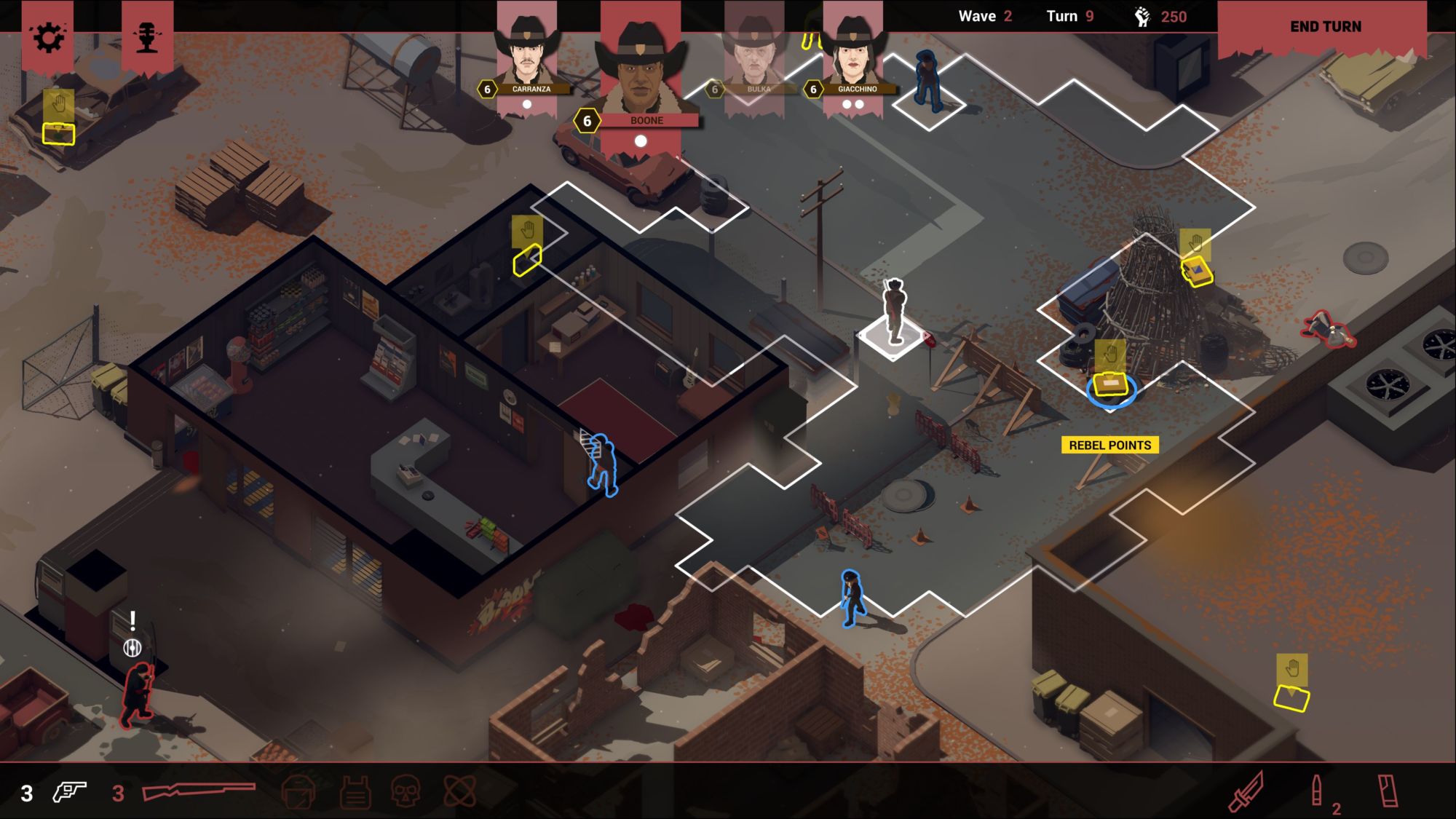Screen dimensions: 1456x819
Task: Equip the revolver weapon
Action: tap(70, 791)
